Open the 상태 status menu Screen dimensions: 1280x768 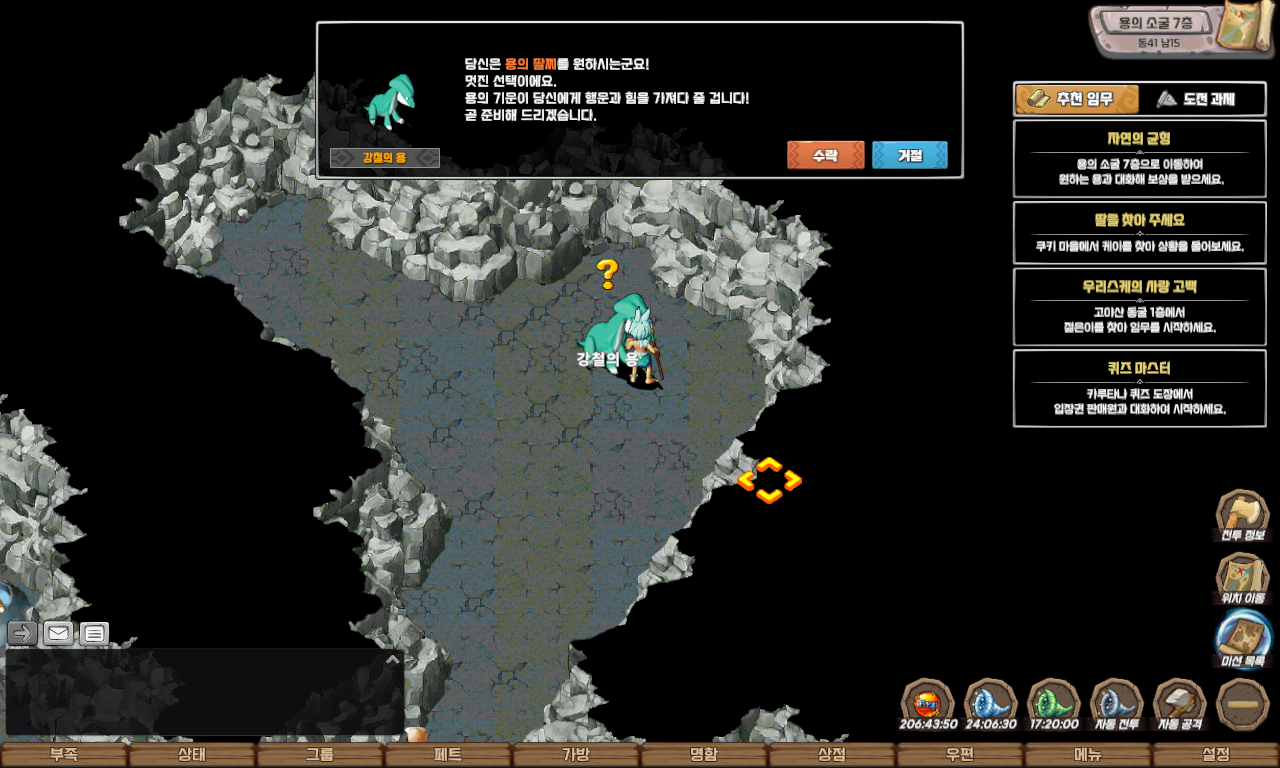[x=192, y=755]
